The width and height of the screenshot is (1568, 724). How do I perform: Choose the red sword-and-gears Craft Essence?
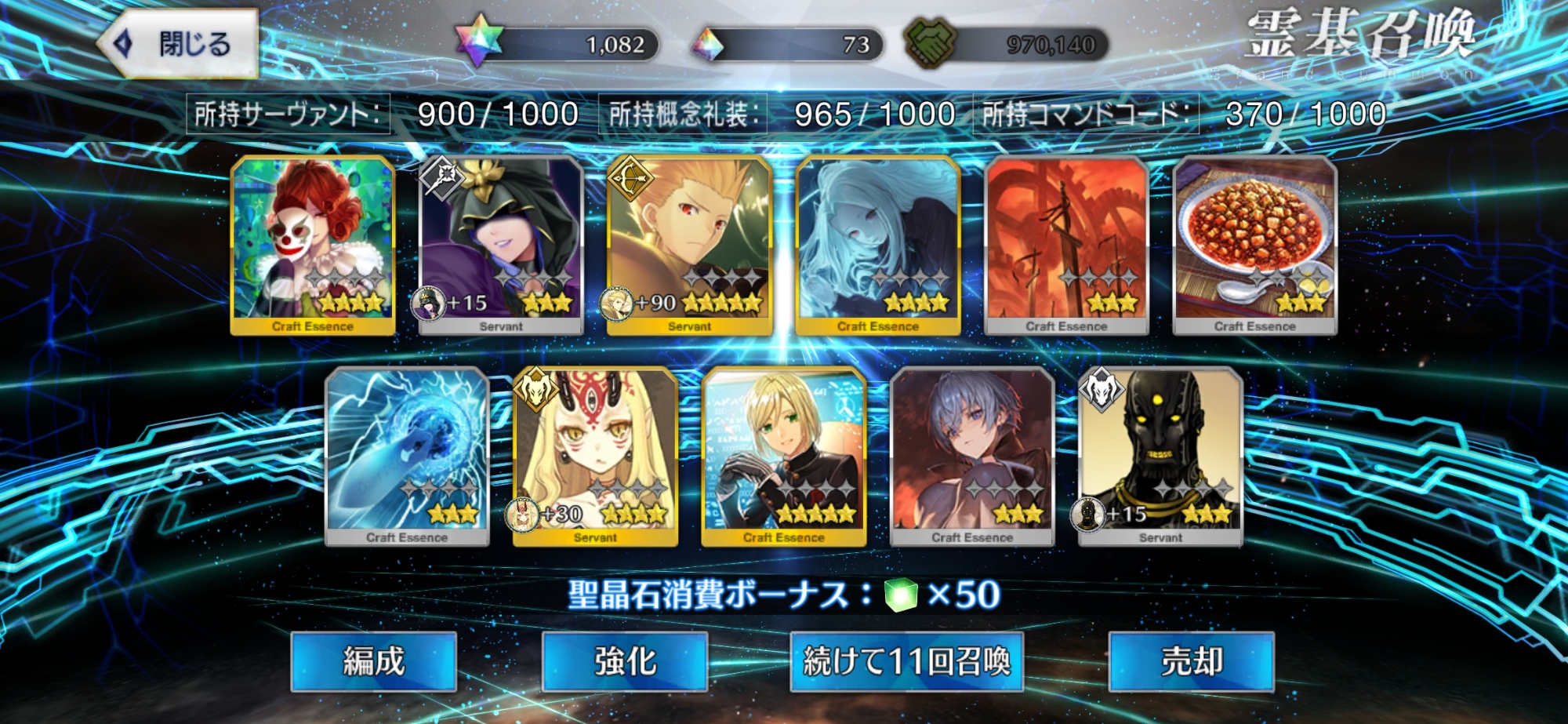1066,245
